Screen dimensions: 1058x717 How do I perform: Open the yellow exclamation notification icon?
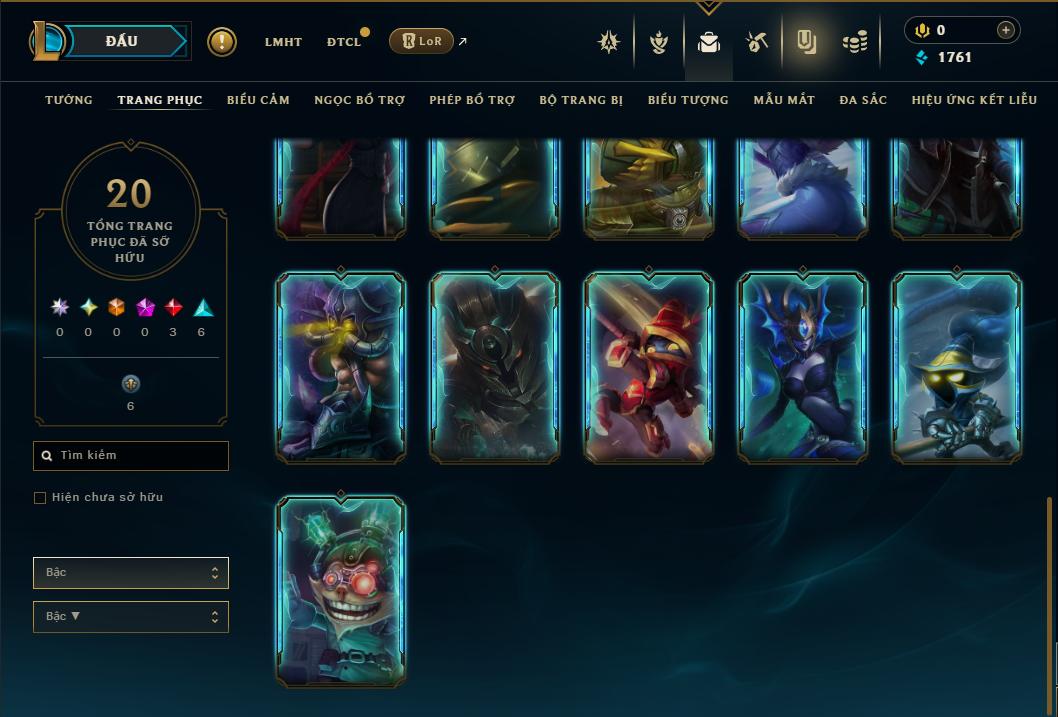[222, 42]
